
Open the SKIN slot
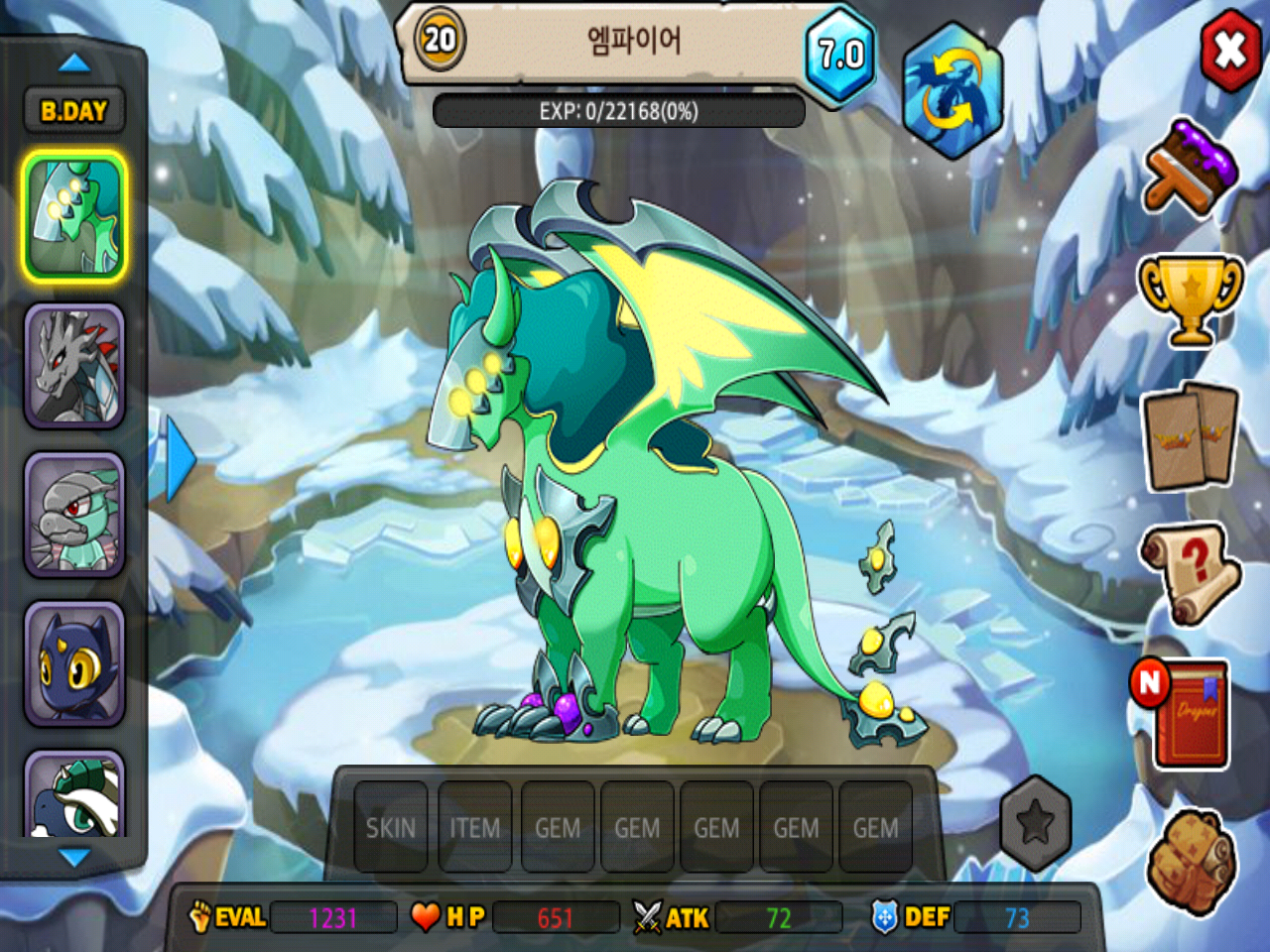(x=391, y=827)
